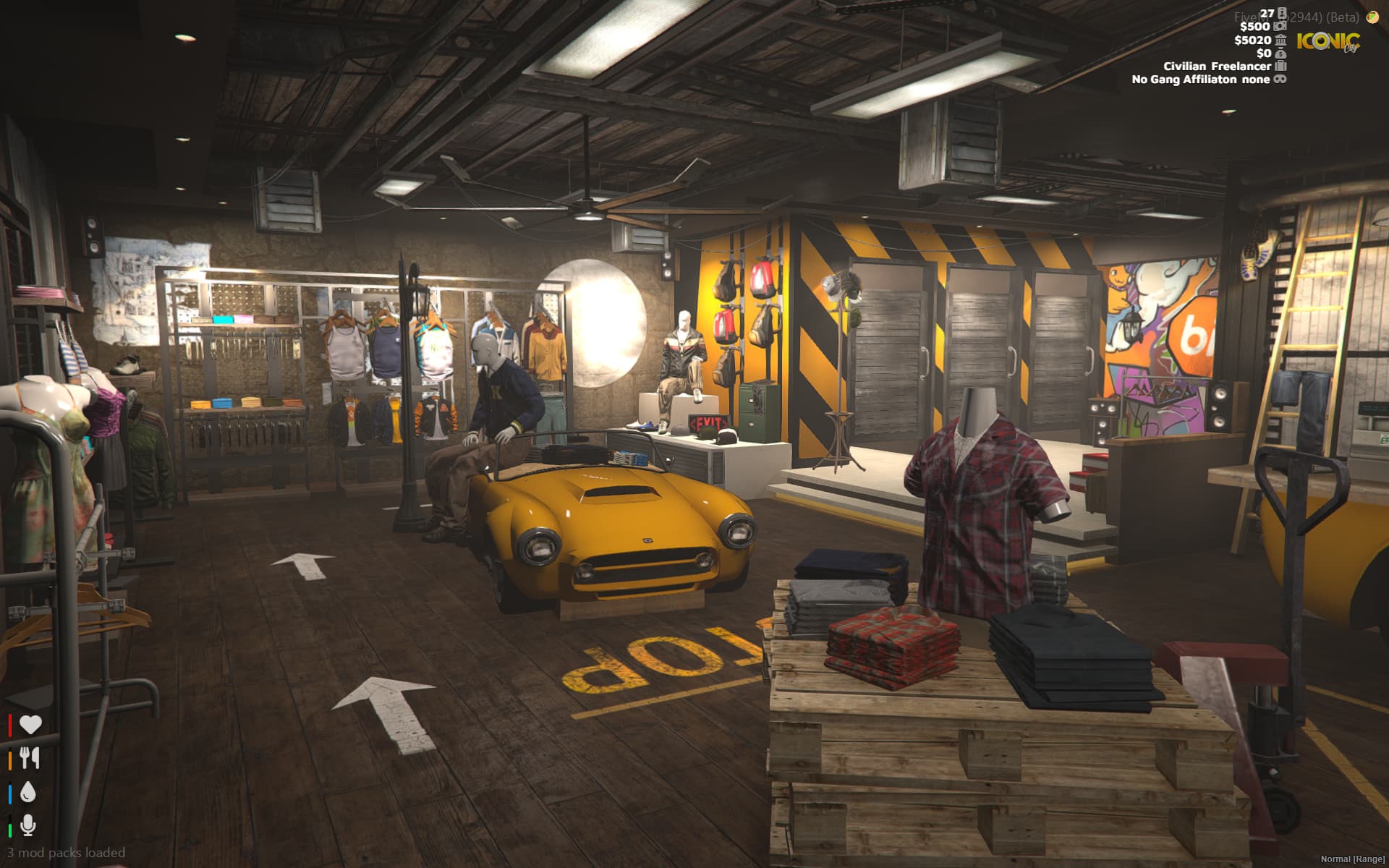The image size is (1389, 868).
Task: Click the cash icon next to $500
Action: pyautogui.click(x=1280, y=27)
